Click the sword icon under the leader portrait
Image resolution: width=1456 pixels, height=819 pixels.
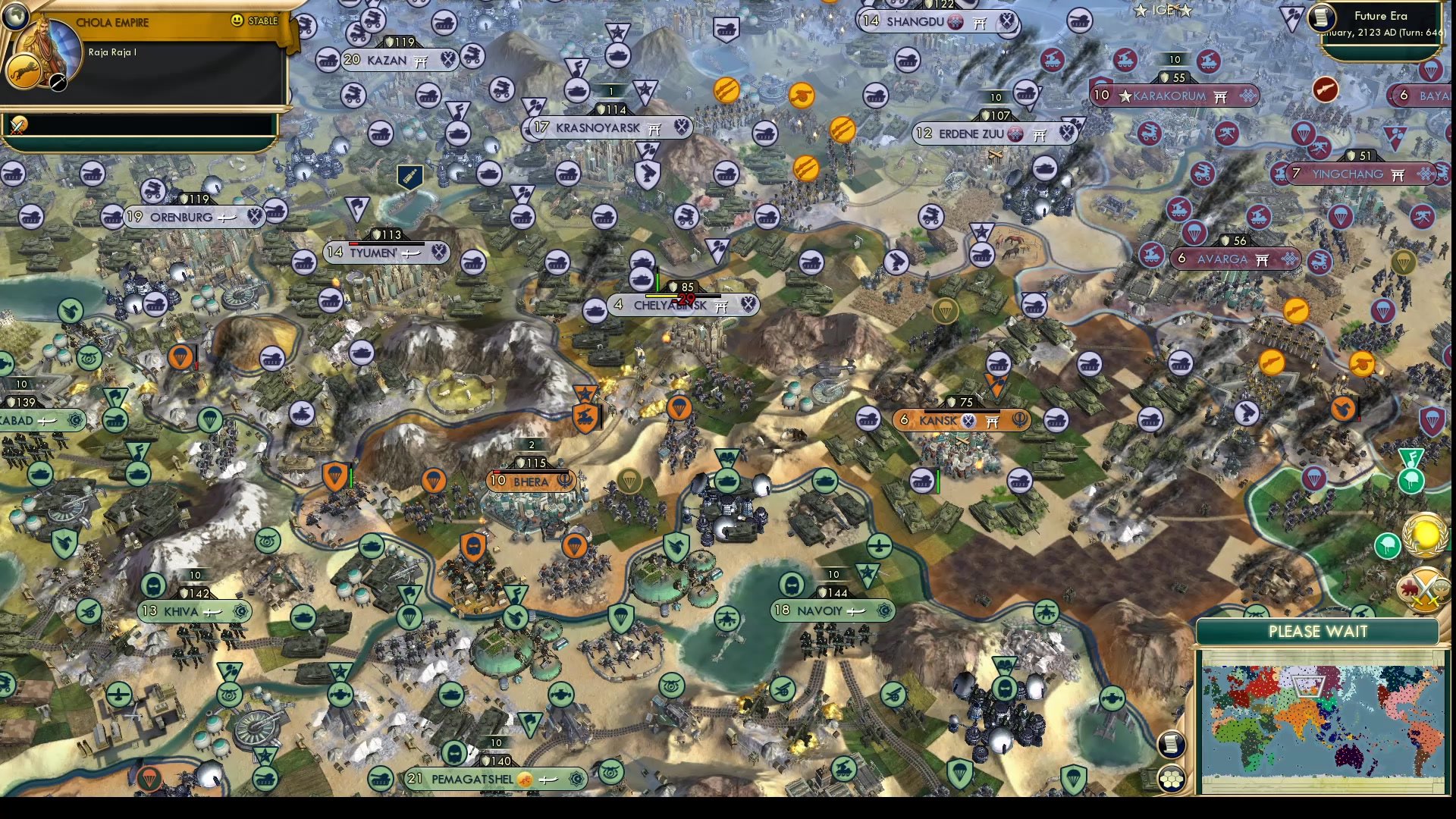tap(58, 81)
